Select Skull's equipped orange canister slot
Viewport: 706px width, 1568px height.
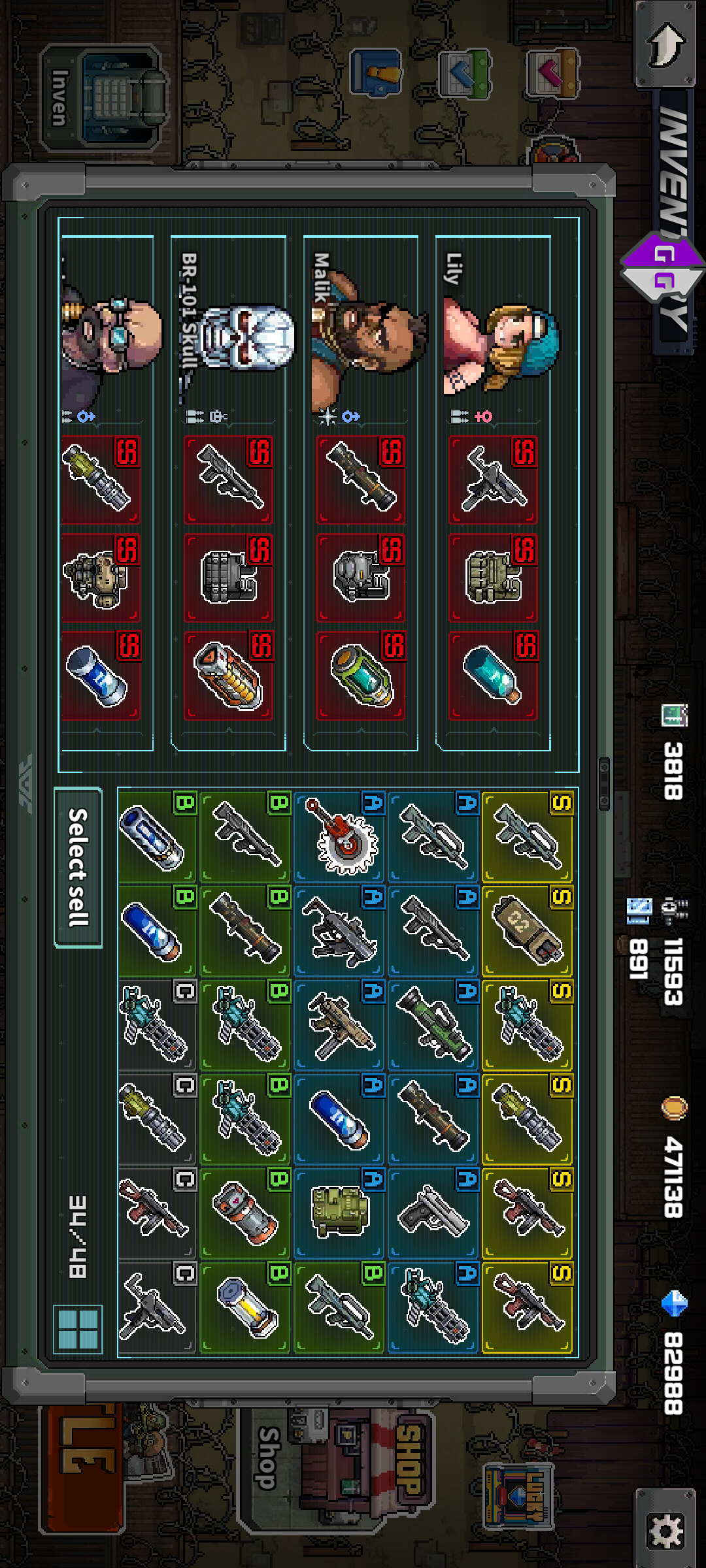(x=229, y=676)
